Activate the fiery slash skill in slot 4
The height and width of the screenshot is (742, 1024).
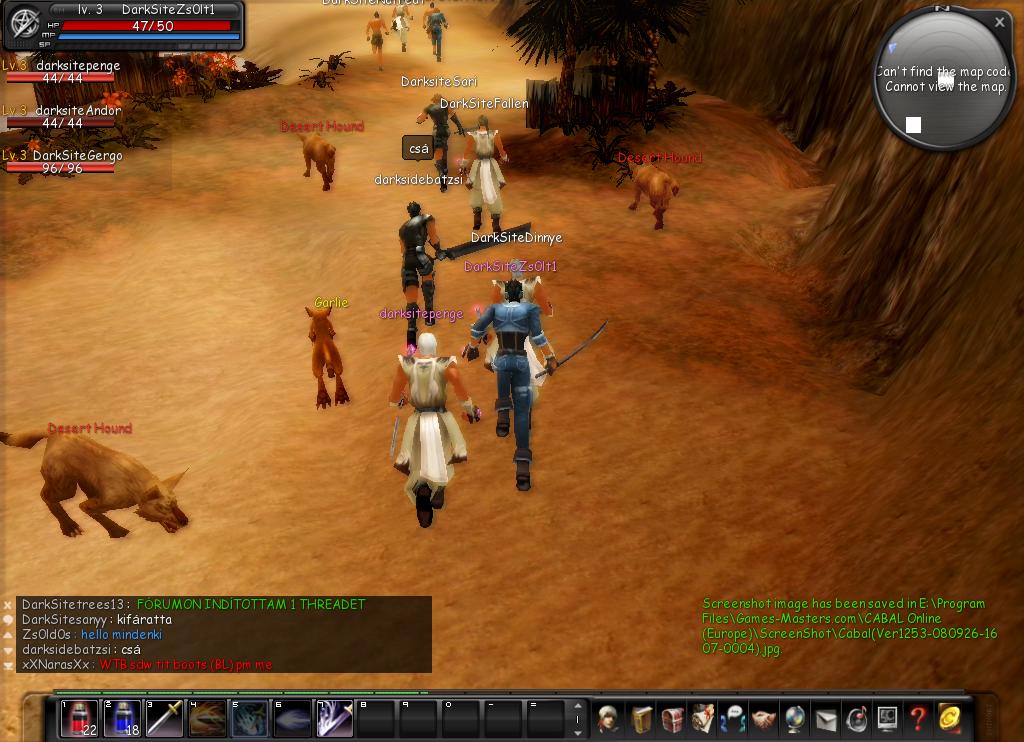207,718
